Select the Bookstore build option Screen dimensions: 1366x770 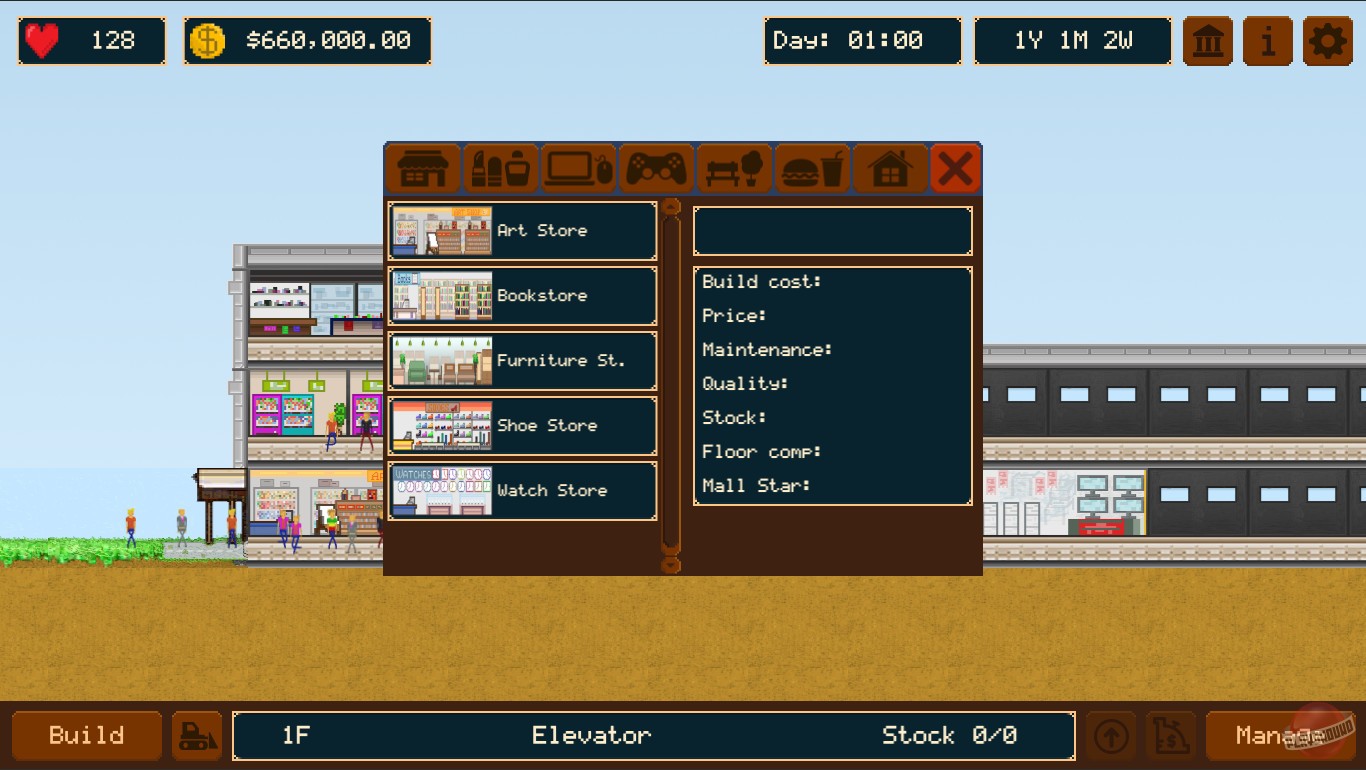click(x=522, y=296)
